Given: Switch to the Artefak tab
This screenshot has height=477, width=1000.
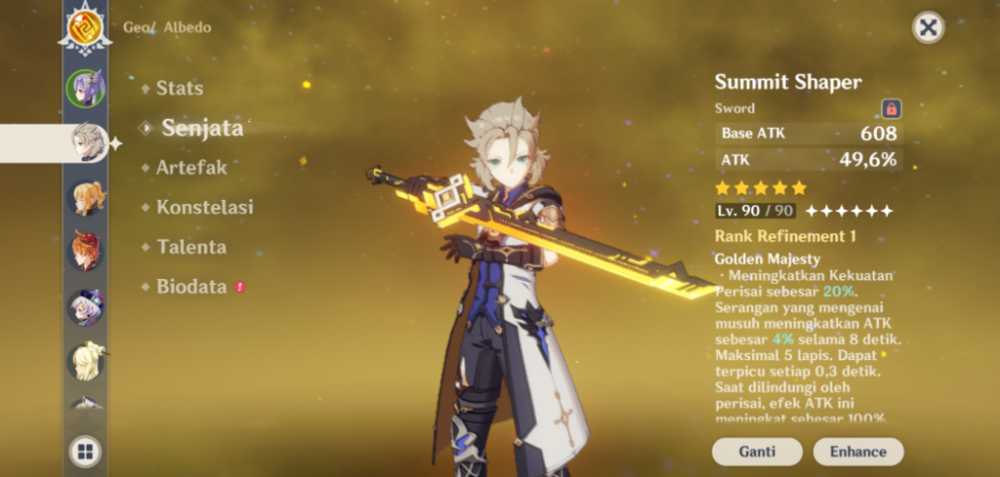Looking at the screenshot, I should click(x=191, y=167).
